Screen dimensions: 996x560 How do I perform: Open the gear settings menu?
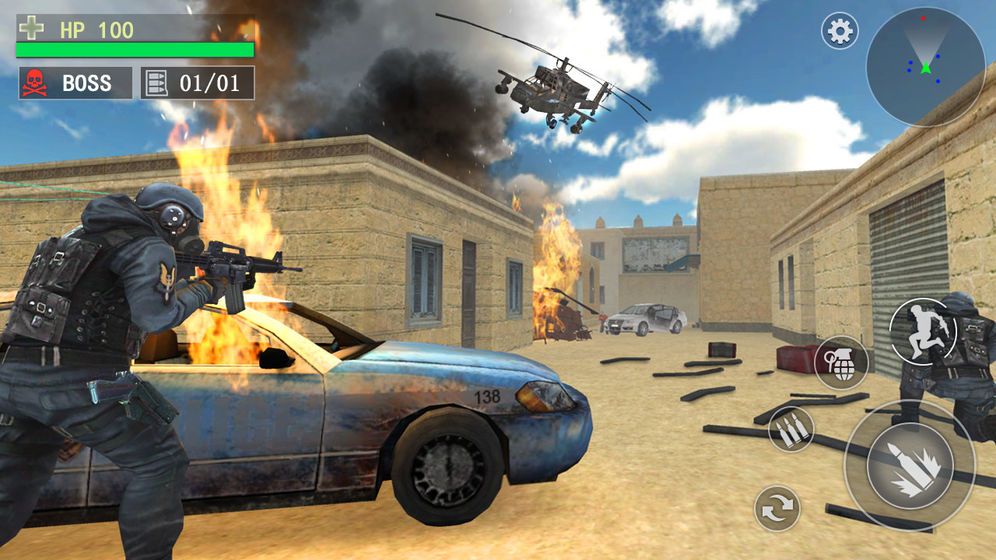pyautogui.click(x=840, y=31)
